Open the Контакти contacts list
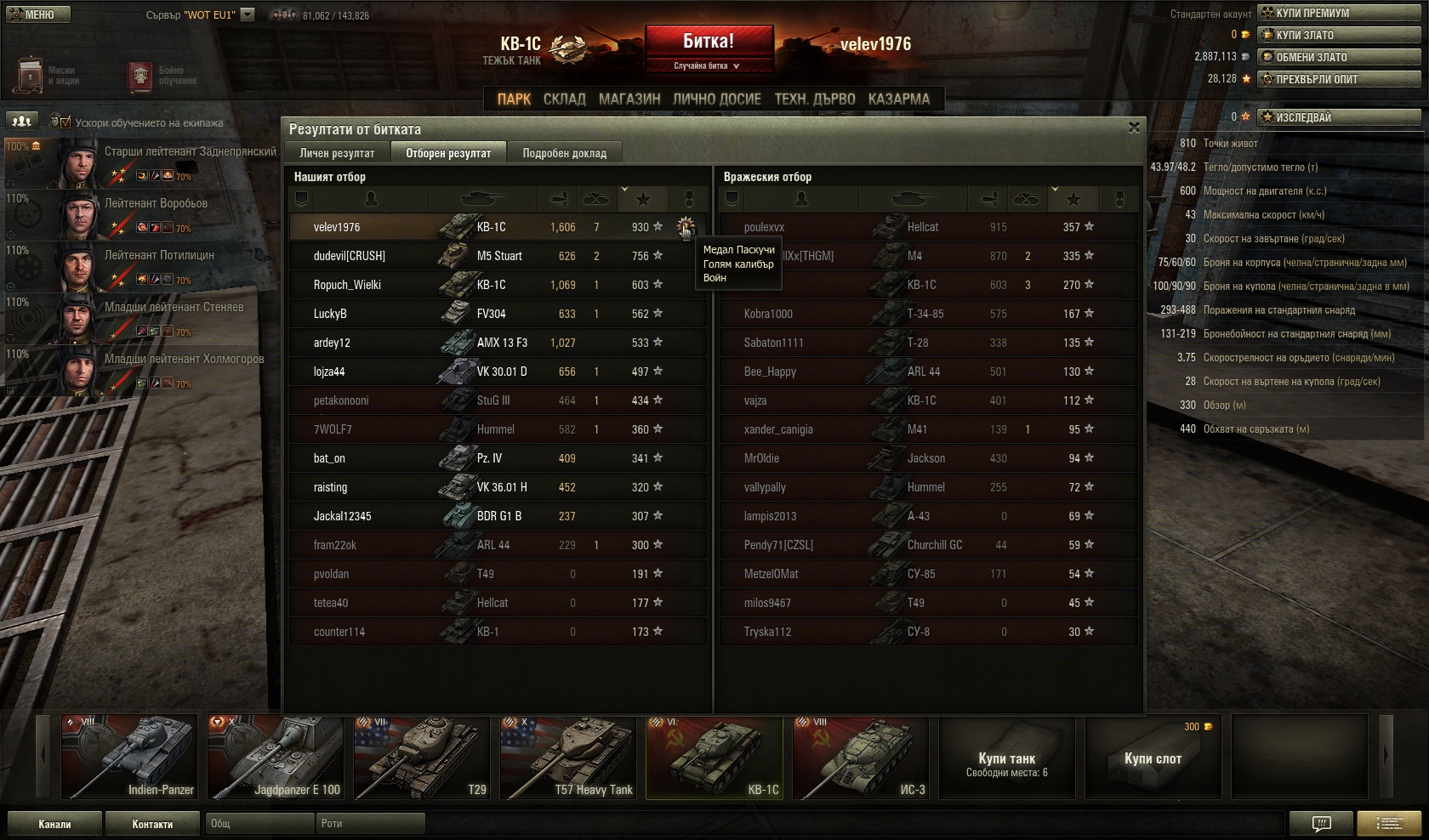The image size is (1429, 840). click(x=152, y=824)
